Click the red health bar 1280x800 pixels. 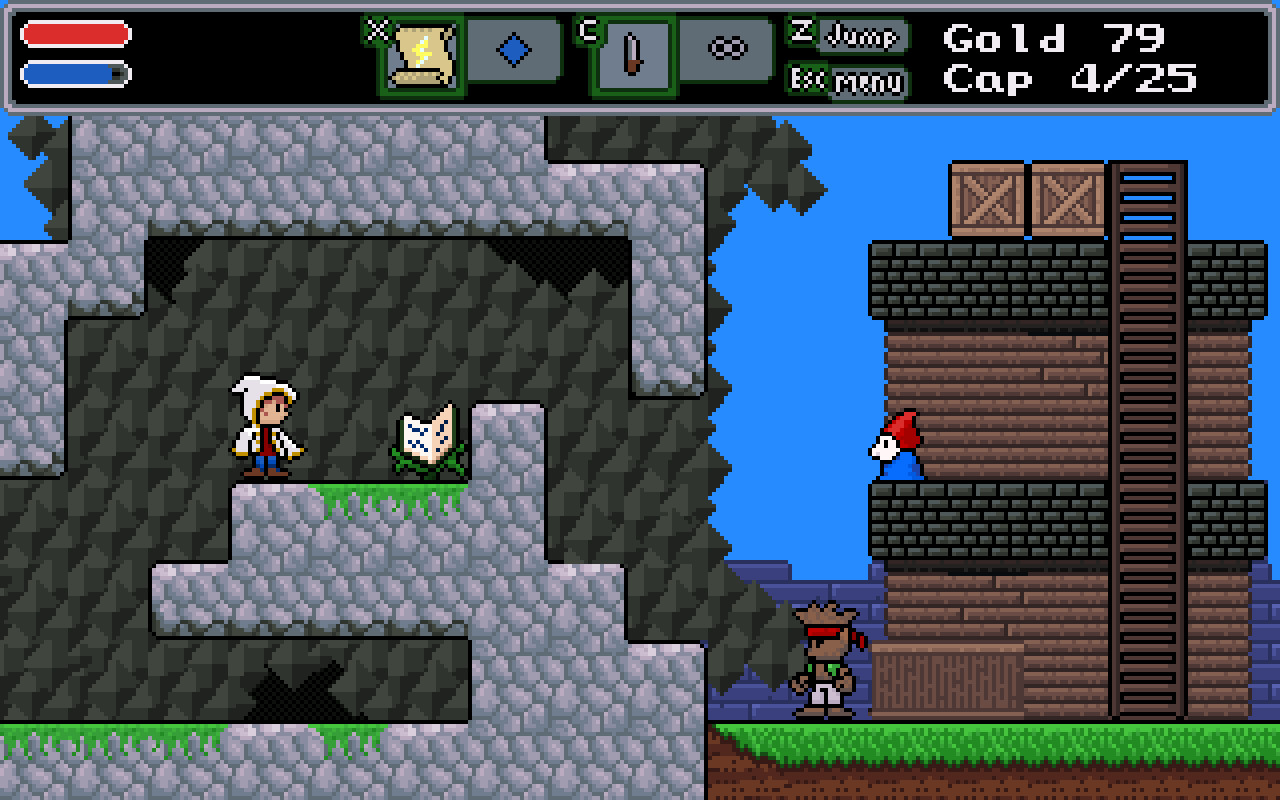[73, 32]
